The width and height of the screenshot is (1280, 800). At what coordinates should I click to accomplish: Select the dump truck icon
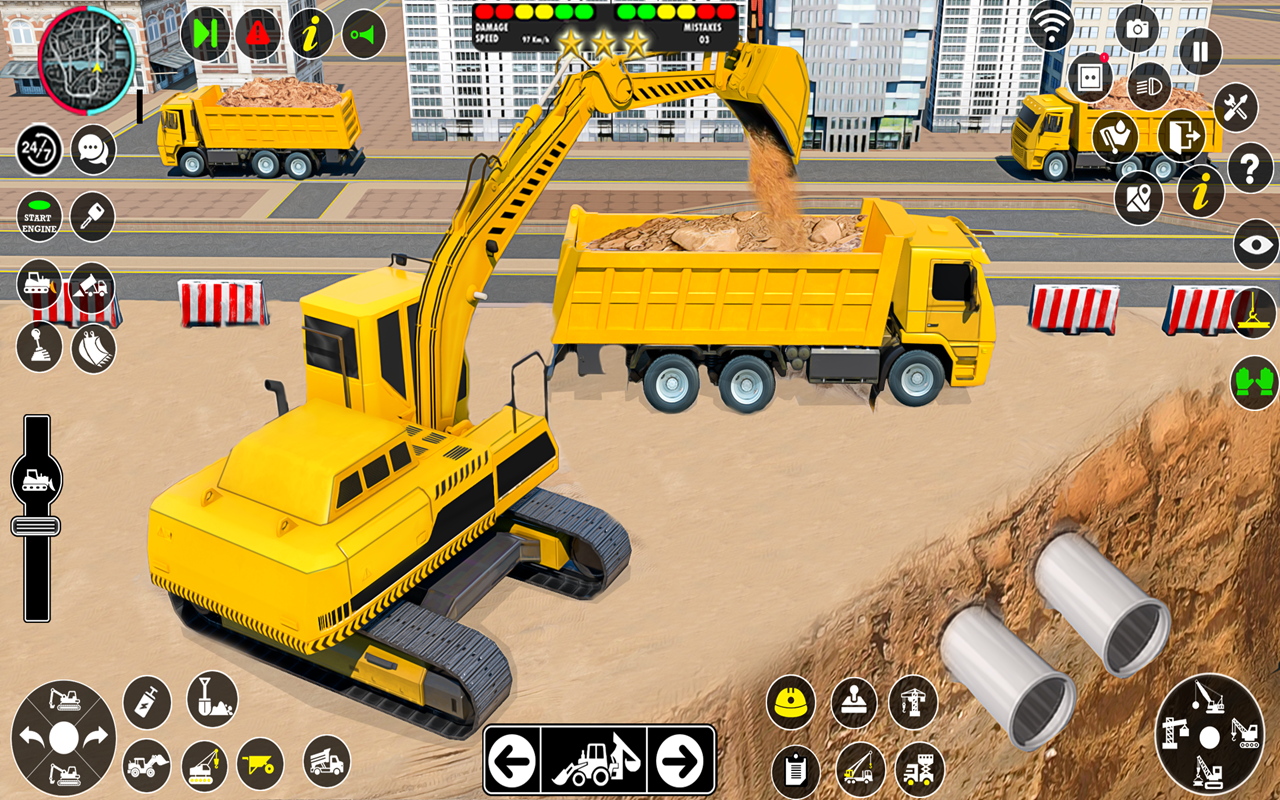click(x=326, y=761)
